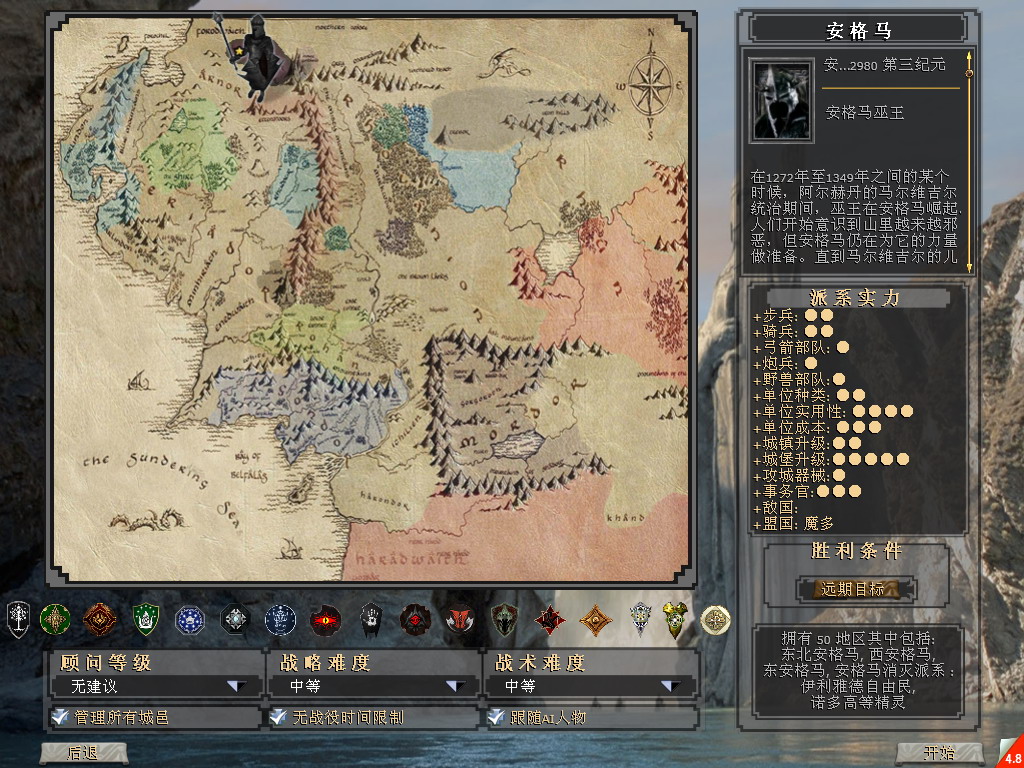Select the white tree faction emblem
The width and height of the screenshot is (1024, 768).
pyautogui.click(x=19, y=619)
